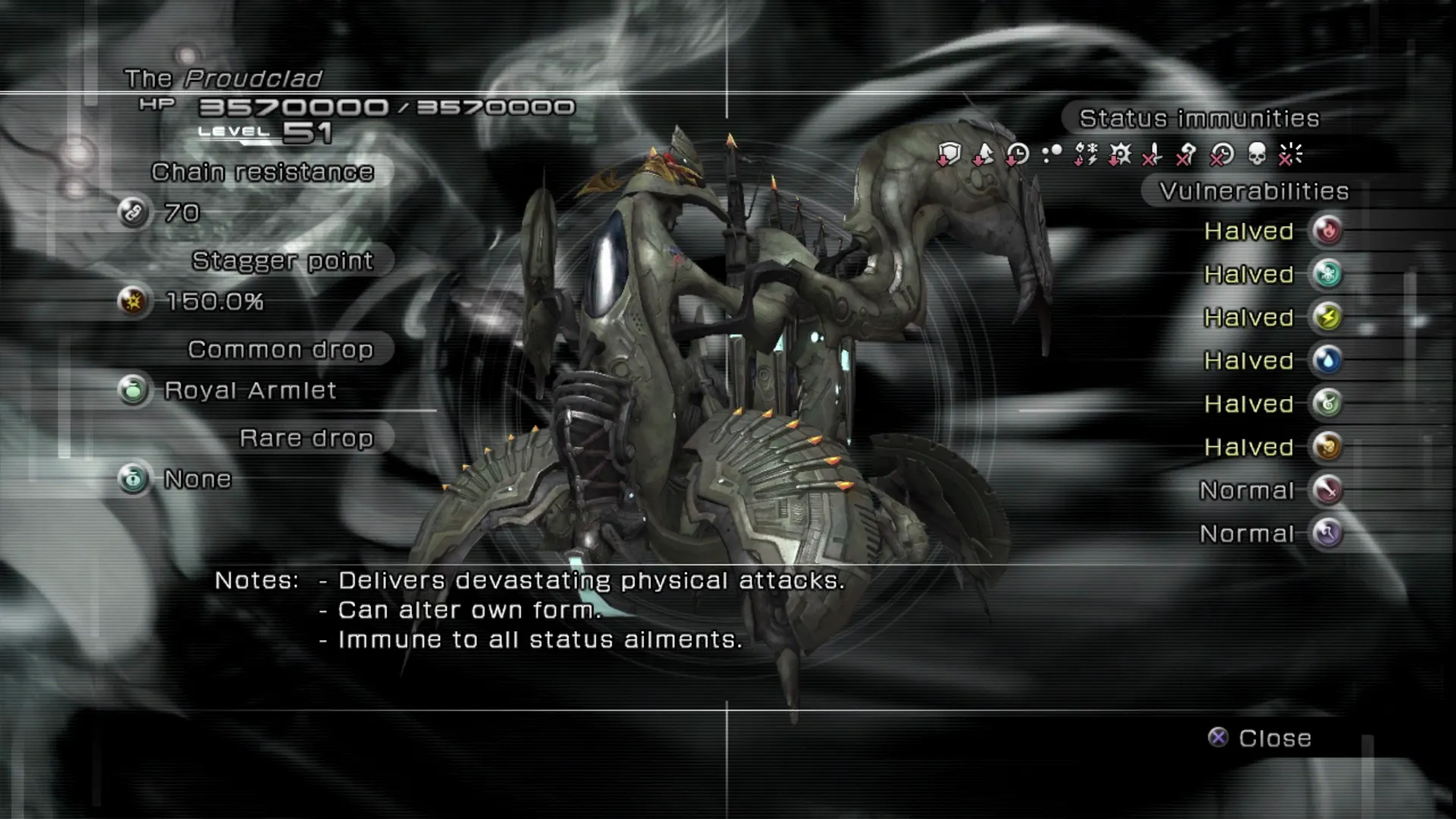Select the physical sword vulnerability icon

pyautogui.click(x=1328, y=490)
